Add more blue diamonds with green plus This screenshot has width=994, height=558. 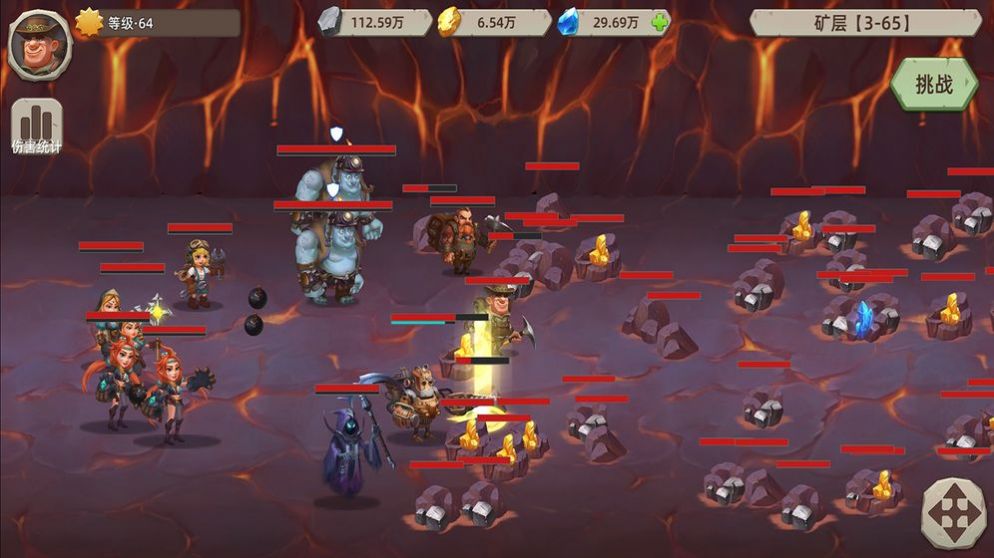(658, 22)
